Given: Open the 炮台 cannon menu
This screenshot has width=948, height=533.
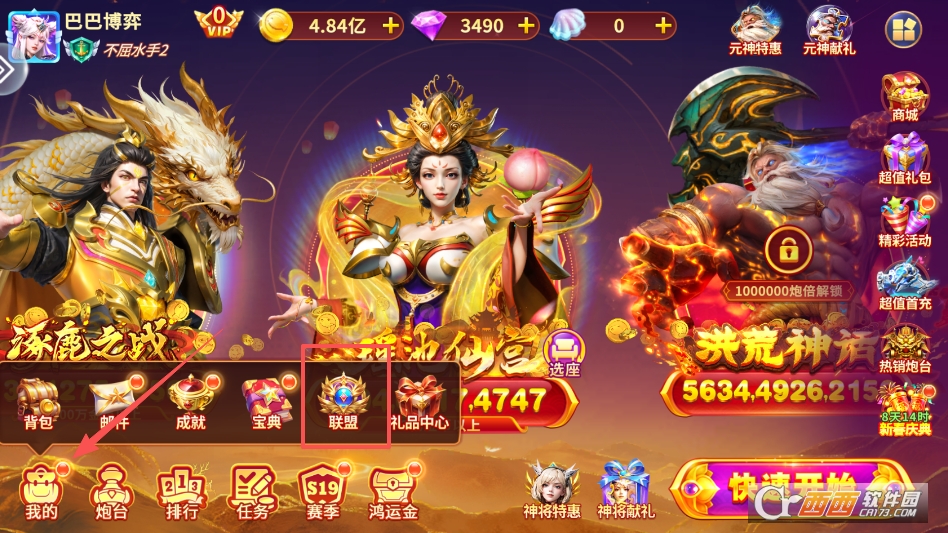Looking at the screenshot, I should [x=110, y=492].
